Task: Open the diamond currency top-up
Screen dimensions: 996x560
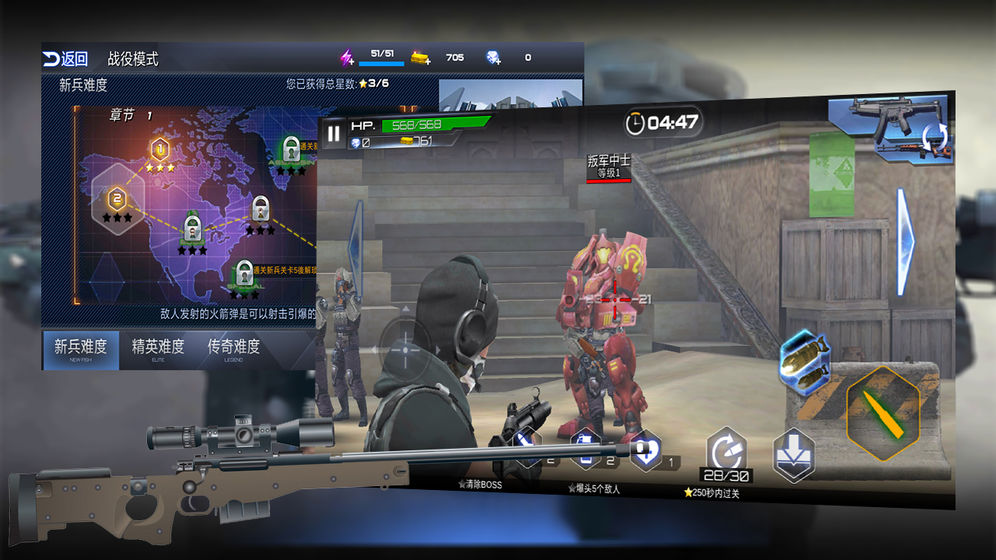Action: [493, 58]
